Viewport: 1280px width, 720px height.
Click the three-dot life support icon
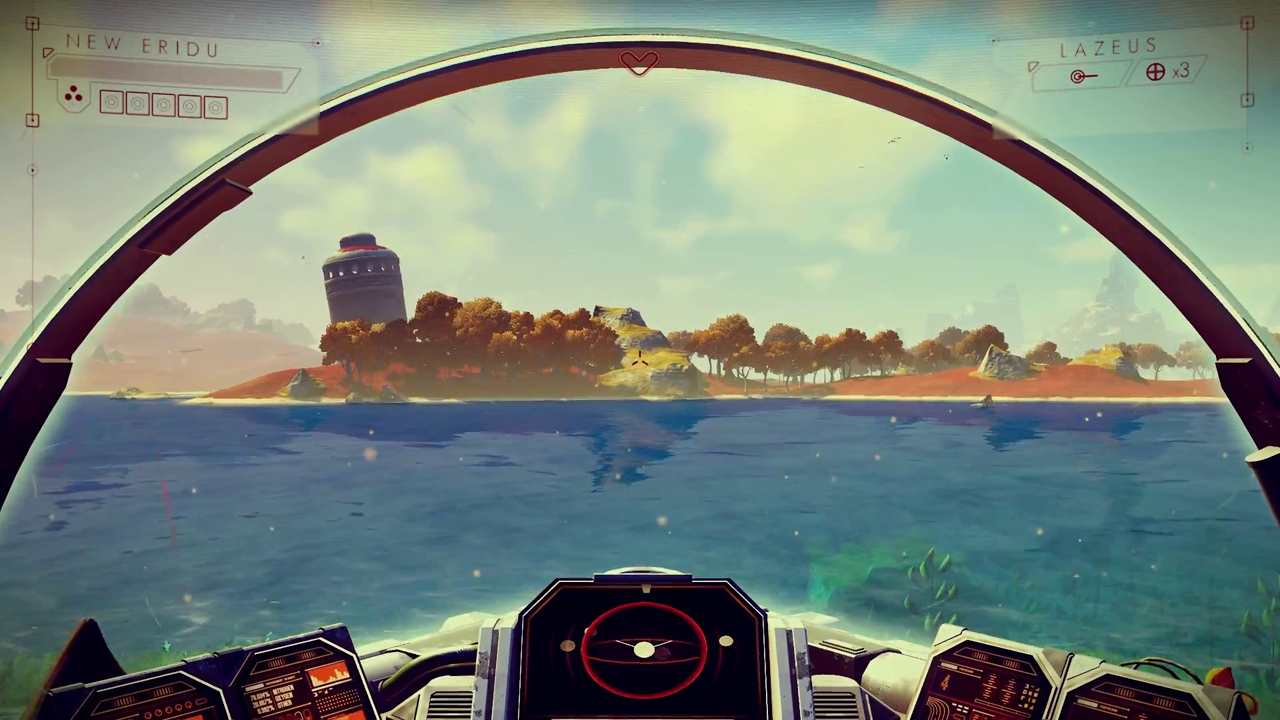tap(75, 94)
